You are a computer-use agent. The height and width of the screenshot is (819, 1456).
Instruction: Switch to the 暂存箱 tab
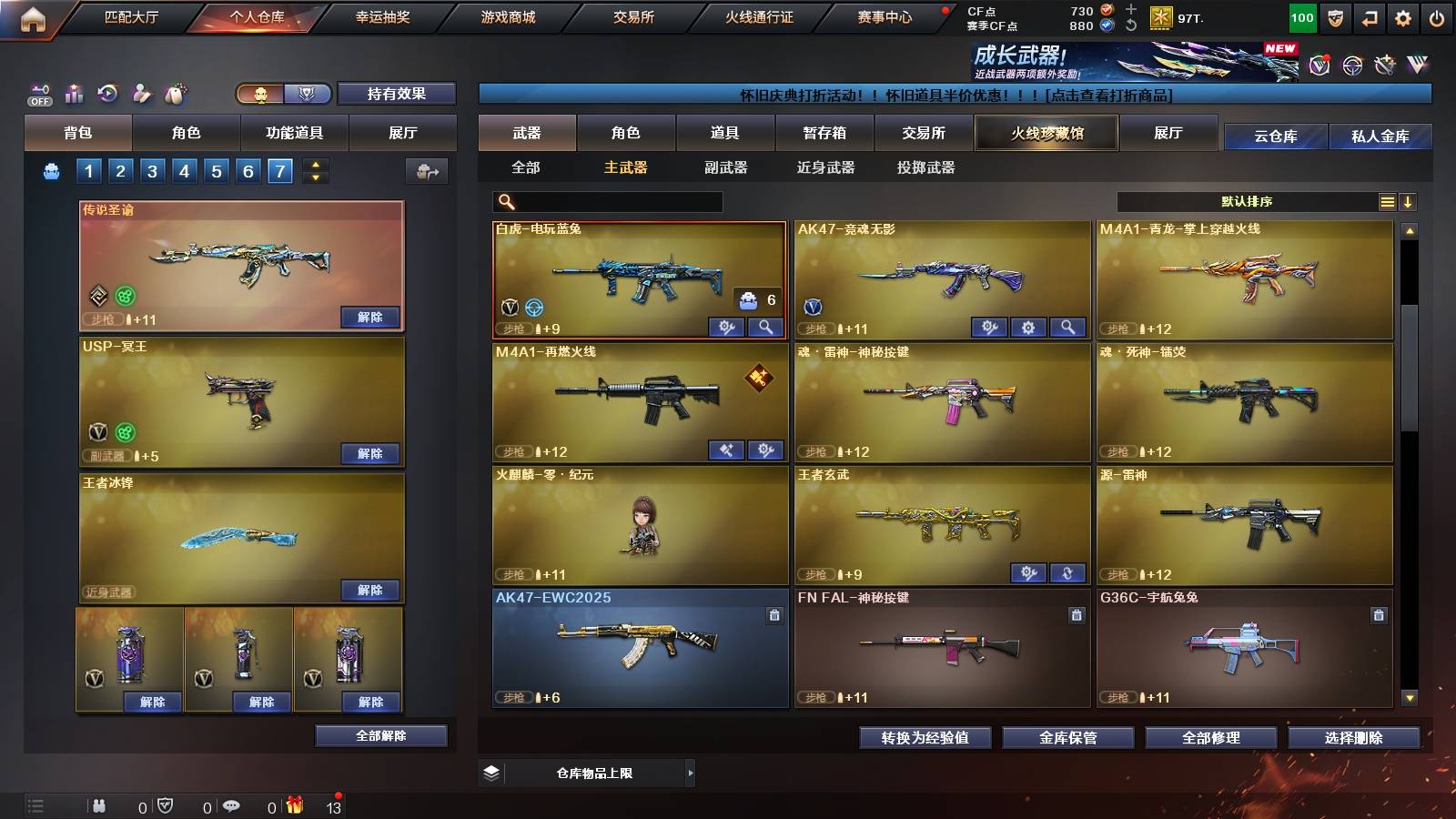coord(824,132)
